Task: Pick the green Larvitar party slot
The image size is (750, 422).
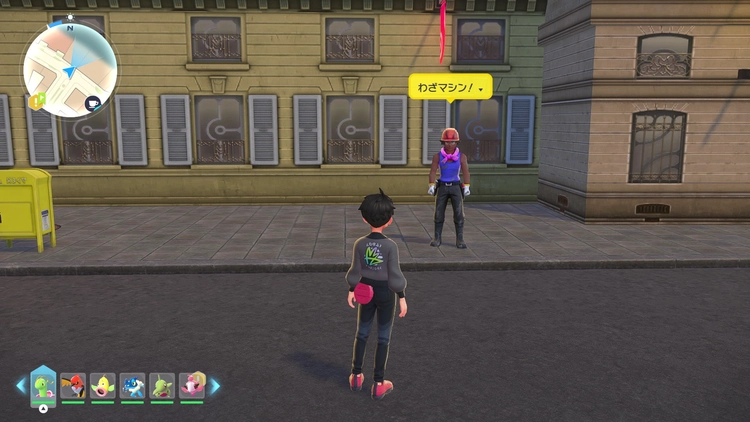Action: tap(162, 385)
